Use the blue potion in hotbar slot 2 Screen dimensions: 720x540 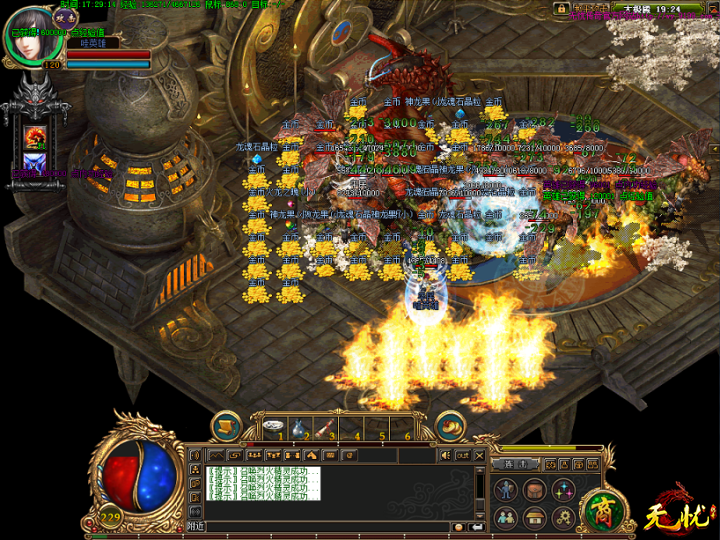click(x=300, y=428)
